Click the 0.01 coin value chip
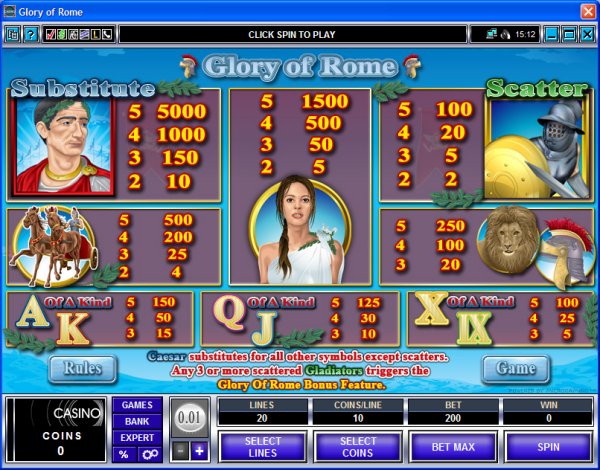The image size is (600, 470). pos(188,416)
